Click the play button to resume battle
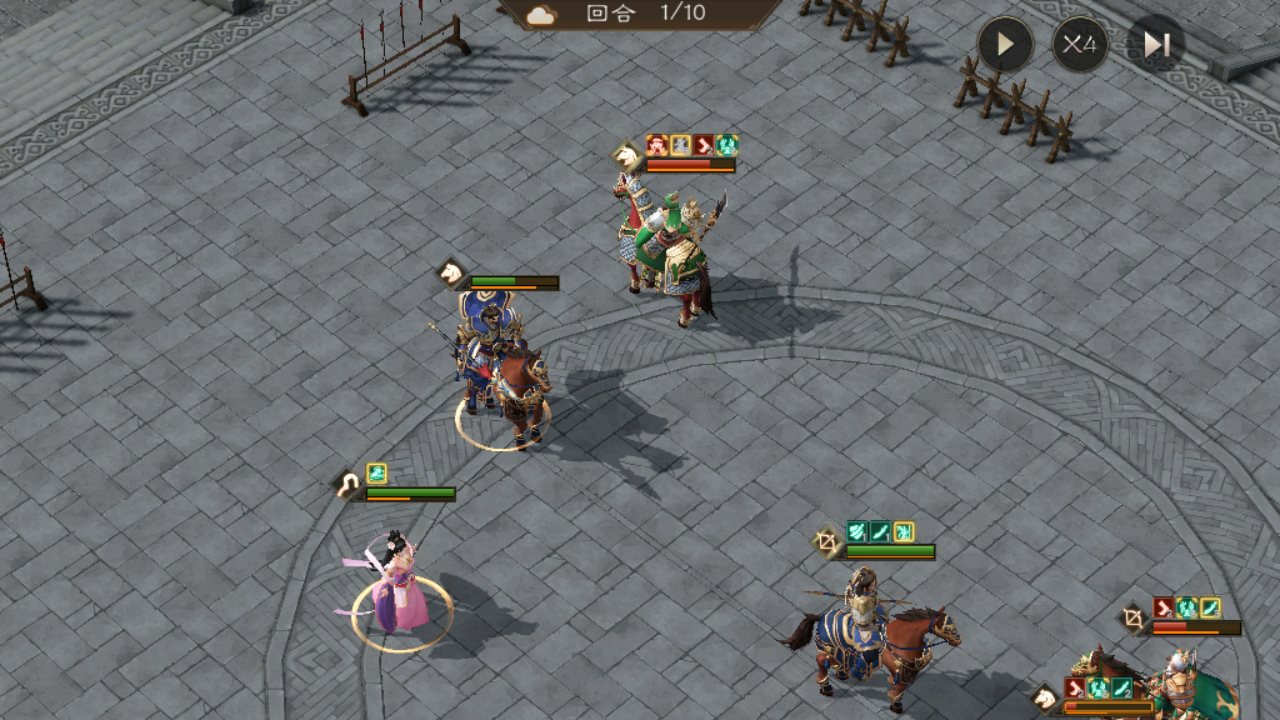The height and width of the screenshot is (720, 1280). click(1005, 45)
